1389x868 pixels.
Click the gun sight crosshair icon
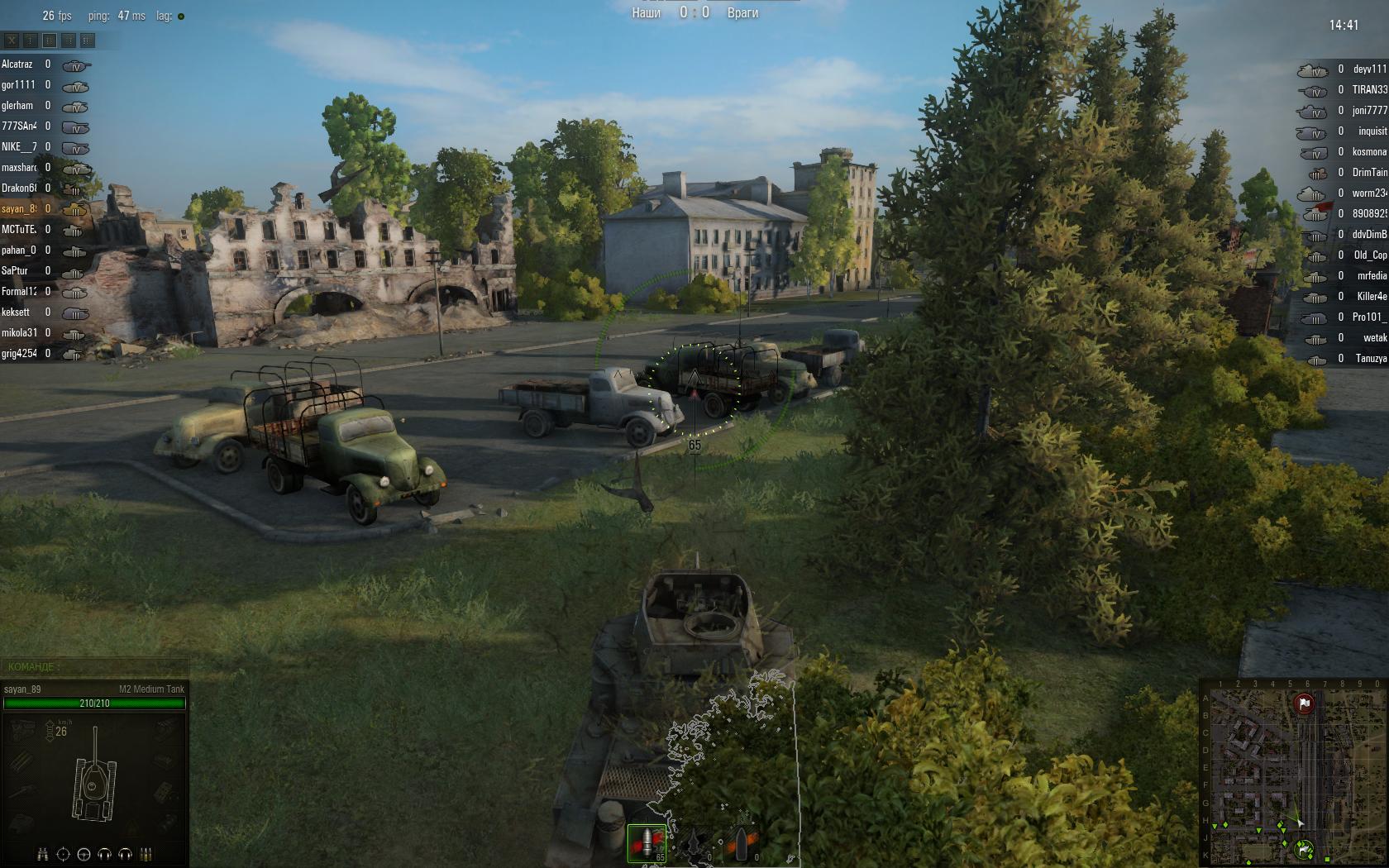(64, 854)
